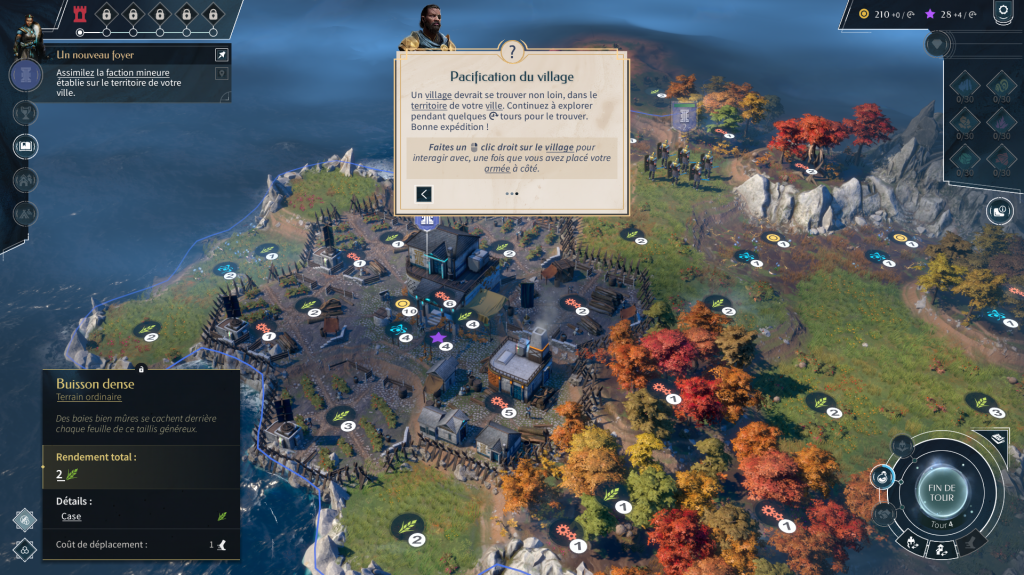Open the help question mark on tutorial popup
This screenshot has height=575, width=1024.
512,53
